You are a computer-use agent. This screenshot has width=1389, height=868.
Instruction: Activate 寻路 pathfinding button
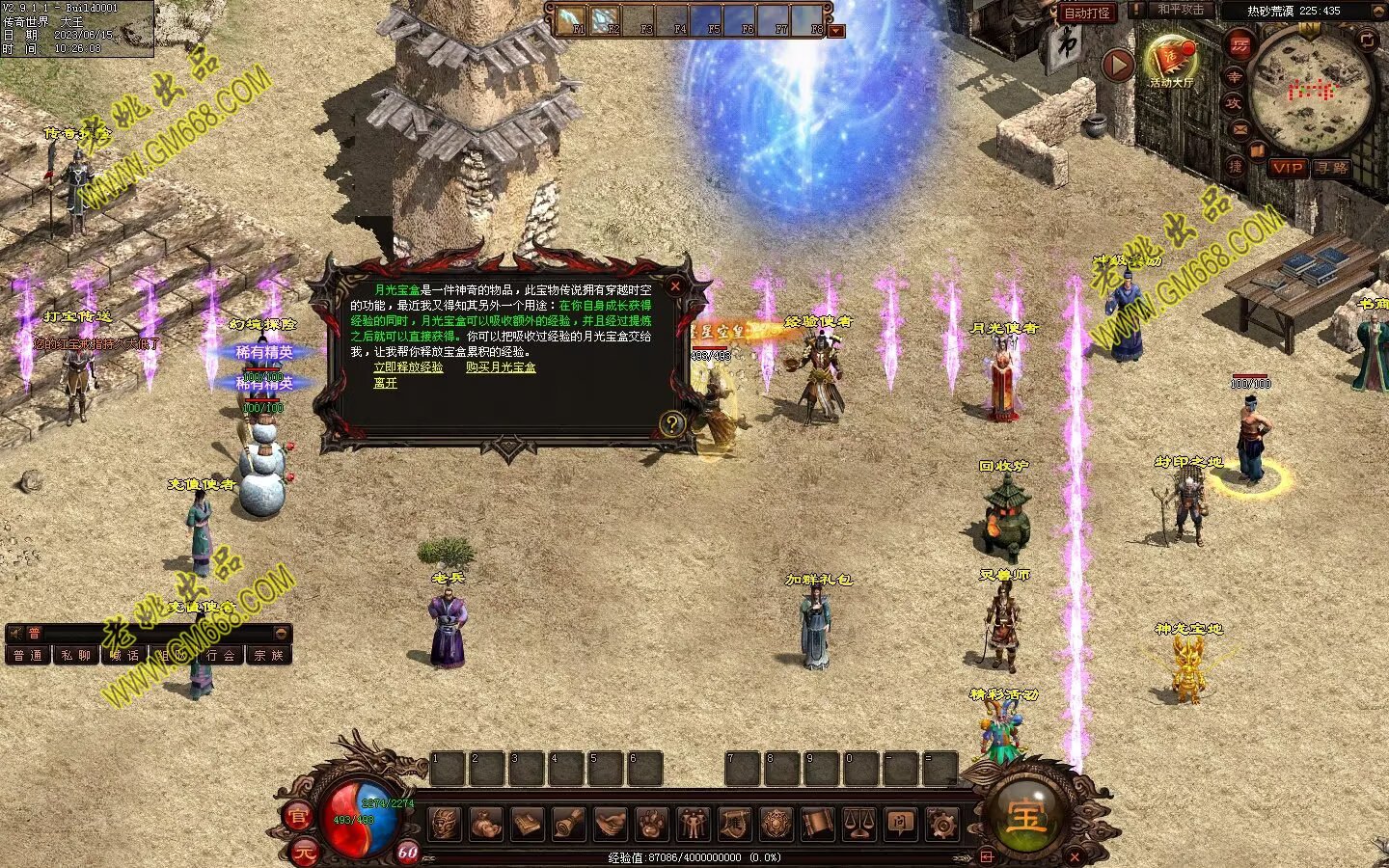tap(1331, 168)
